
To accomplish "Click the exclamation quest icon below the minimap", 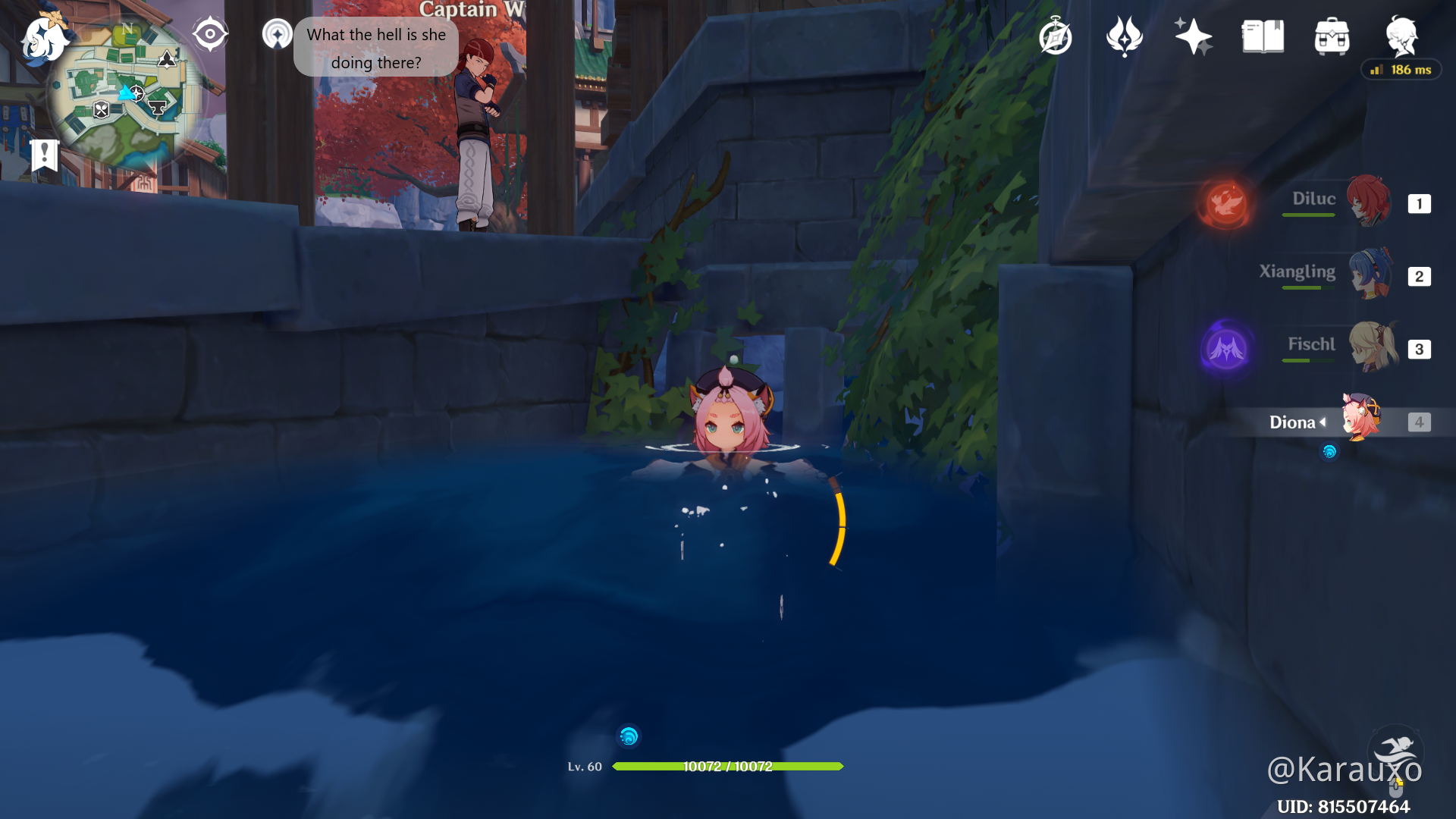I will coord(45,155).
